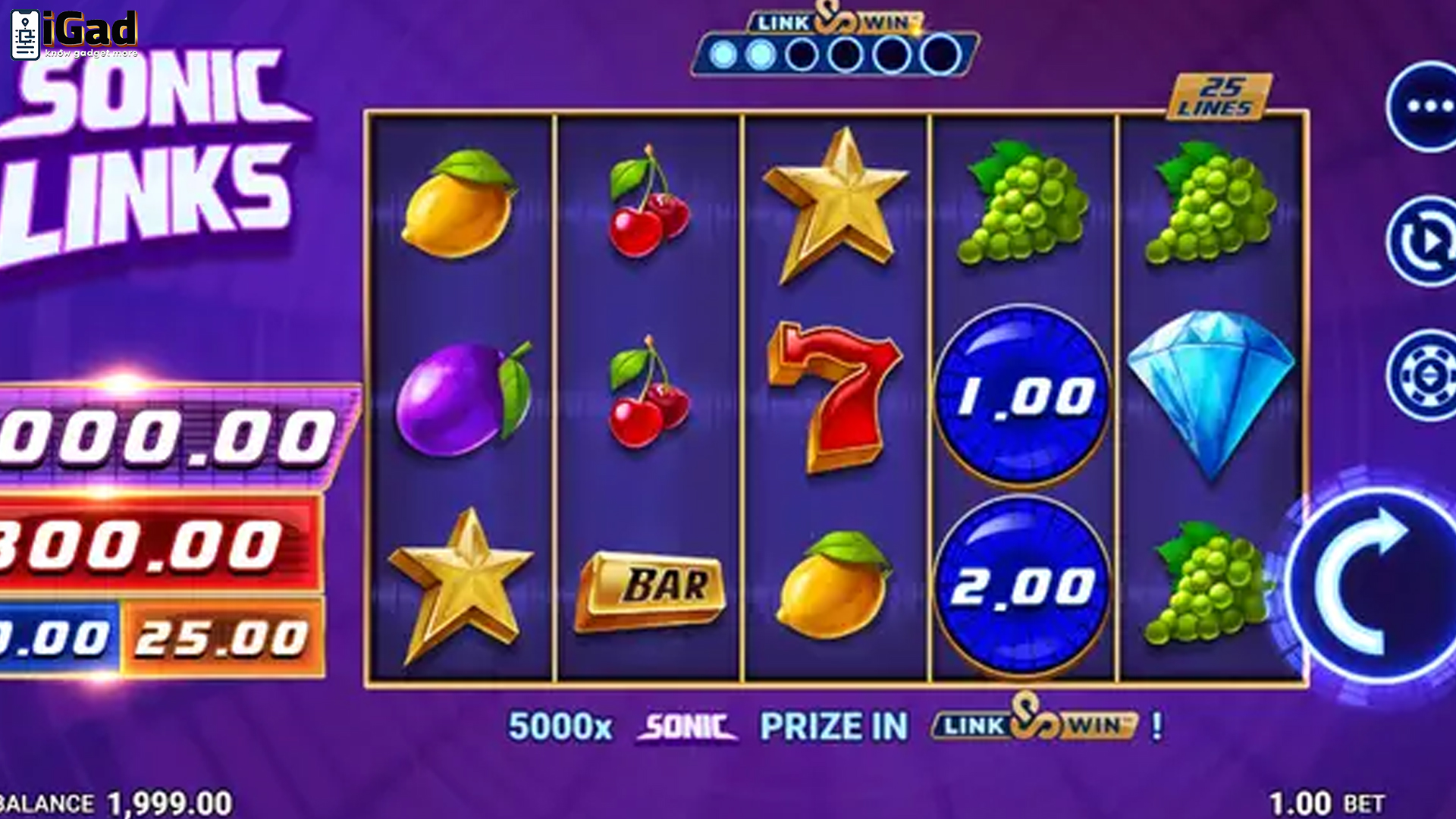Click the blue coin showing 2.00

point(1022,584)
